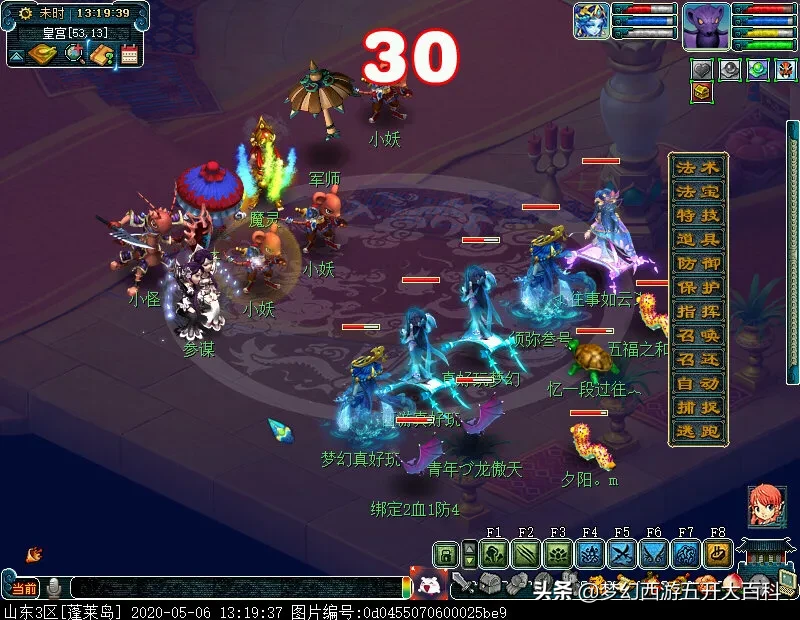800x620 pixels.
Task: Open the 法宝 treasure command
Action: [x=697, y=191]
